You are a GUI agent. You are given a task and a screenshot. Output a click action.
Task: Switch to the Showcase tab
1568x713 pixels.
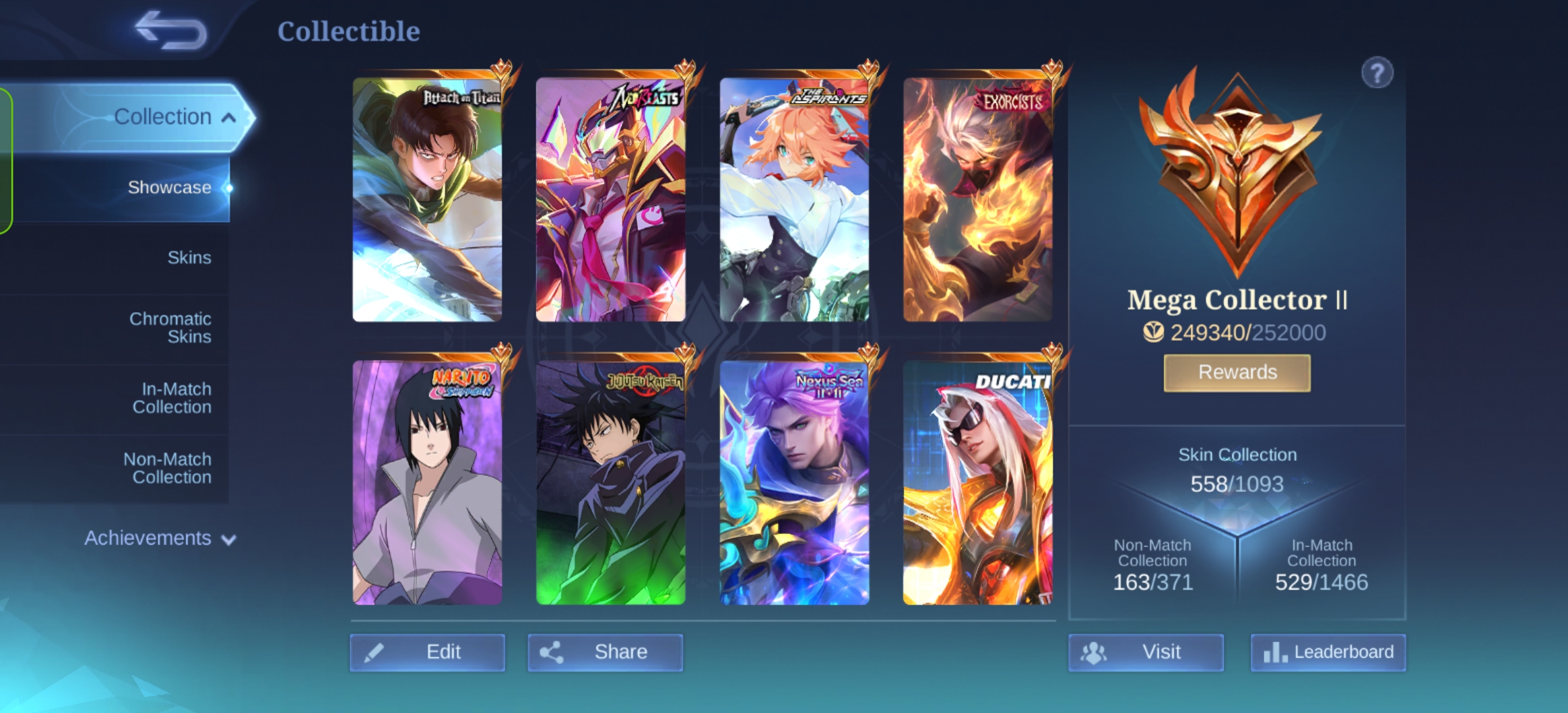click(169, 187)
